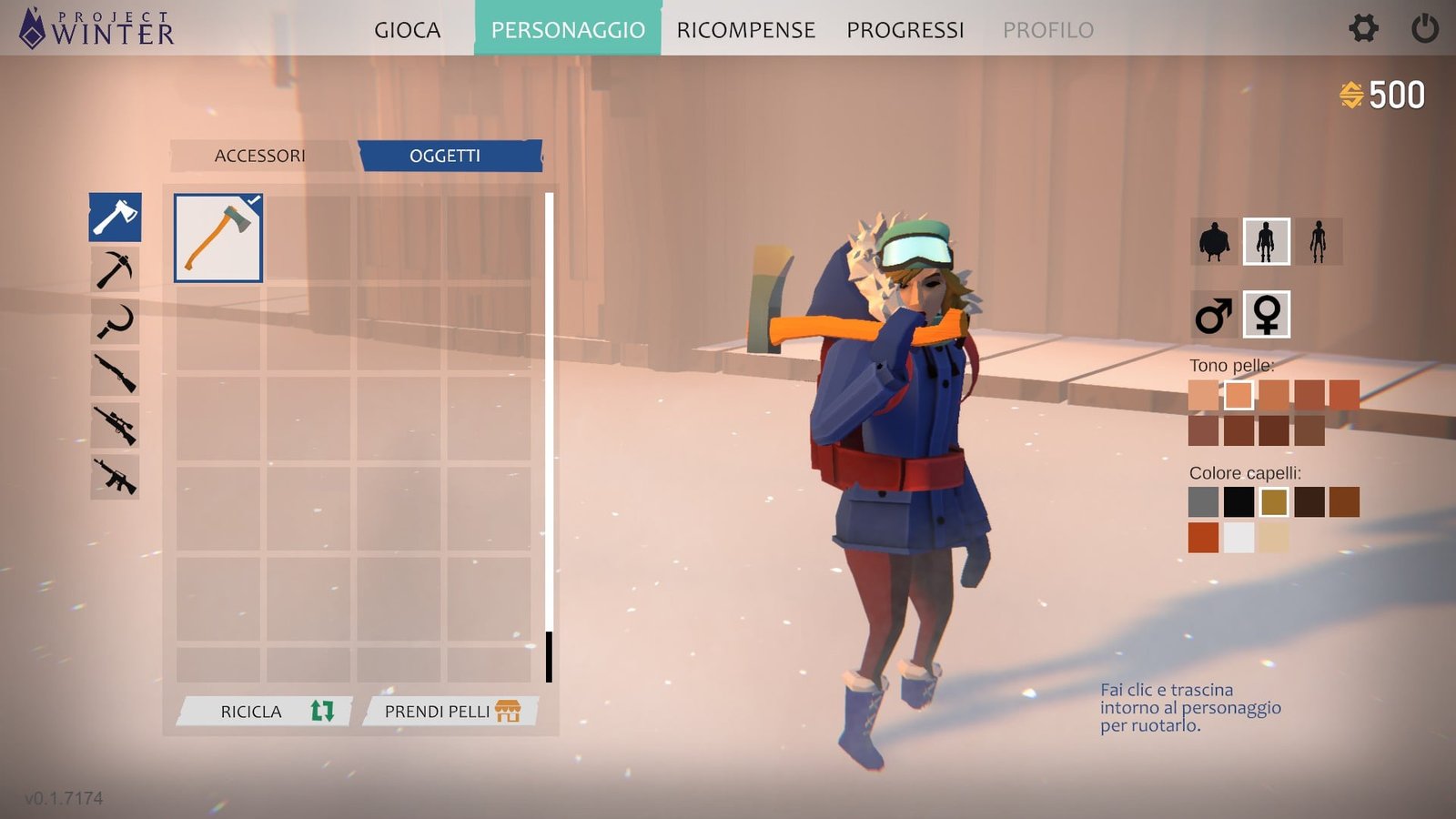Image resolution: width=1456 pixels, height=819 pixels.
Task: Click the RICICLA button
Action: (265, 711)
